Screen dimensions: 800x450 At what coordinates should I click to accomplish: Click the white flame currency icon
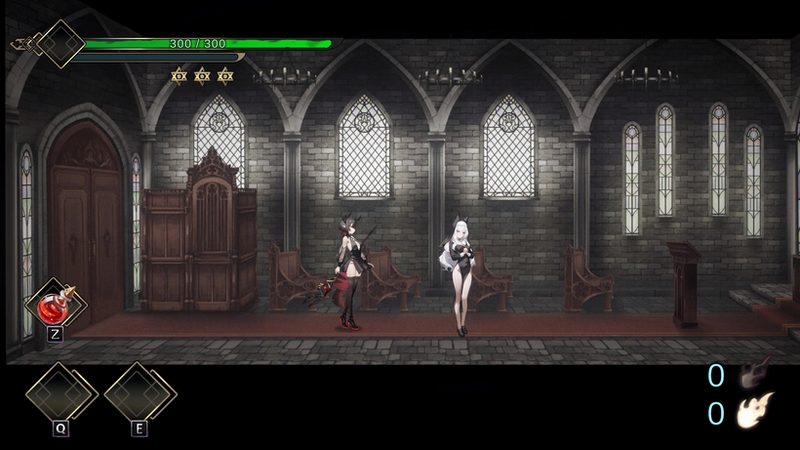[755, 411]
